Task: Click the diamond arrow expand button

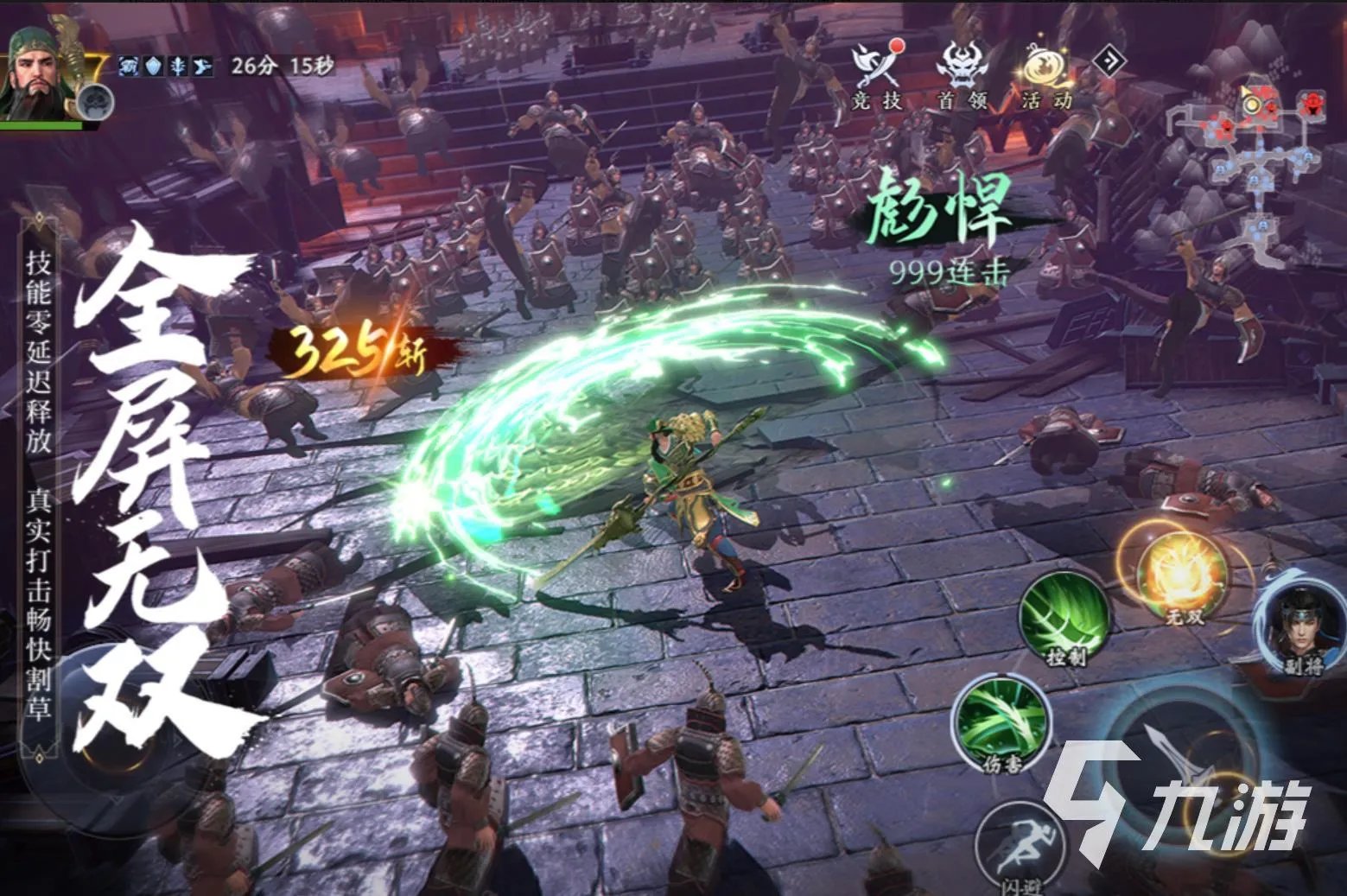Action: point(1109,60)
